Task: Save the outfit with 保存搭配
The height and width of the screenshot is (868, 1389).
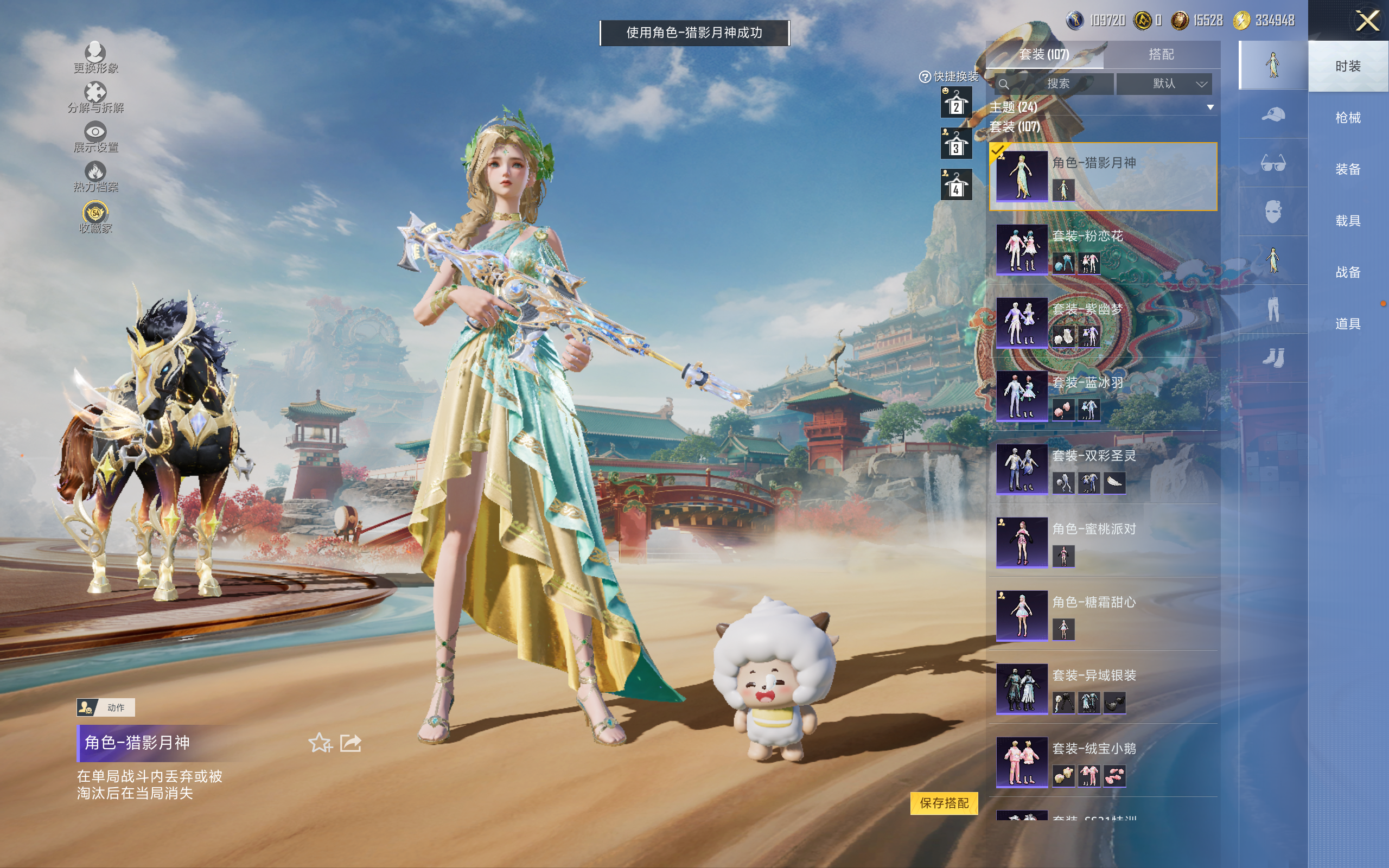Action: (x=944, y=802)
